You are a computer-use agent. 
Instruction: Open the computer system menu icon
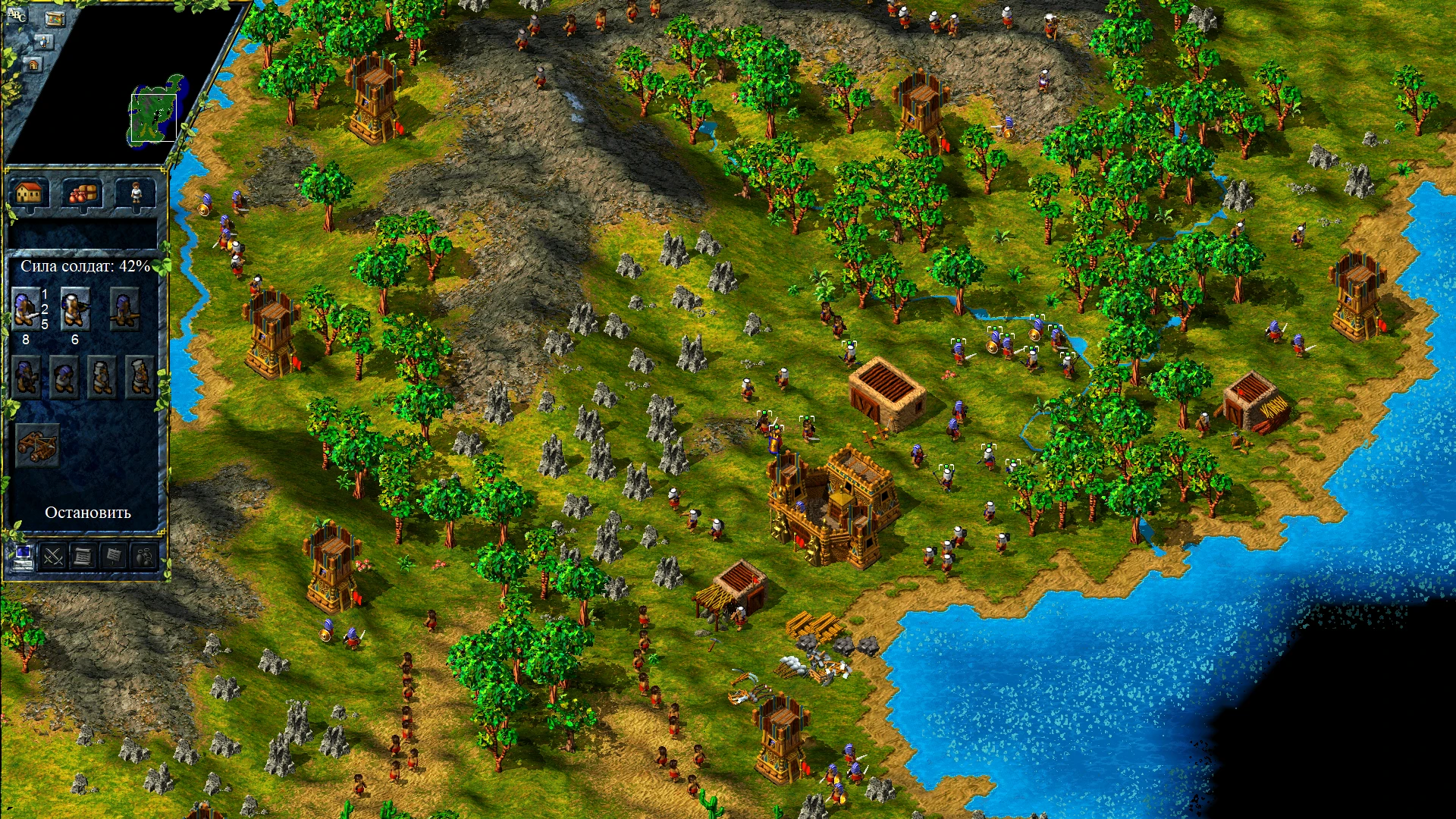[25, 558]
